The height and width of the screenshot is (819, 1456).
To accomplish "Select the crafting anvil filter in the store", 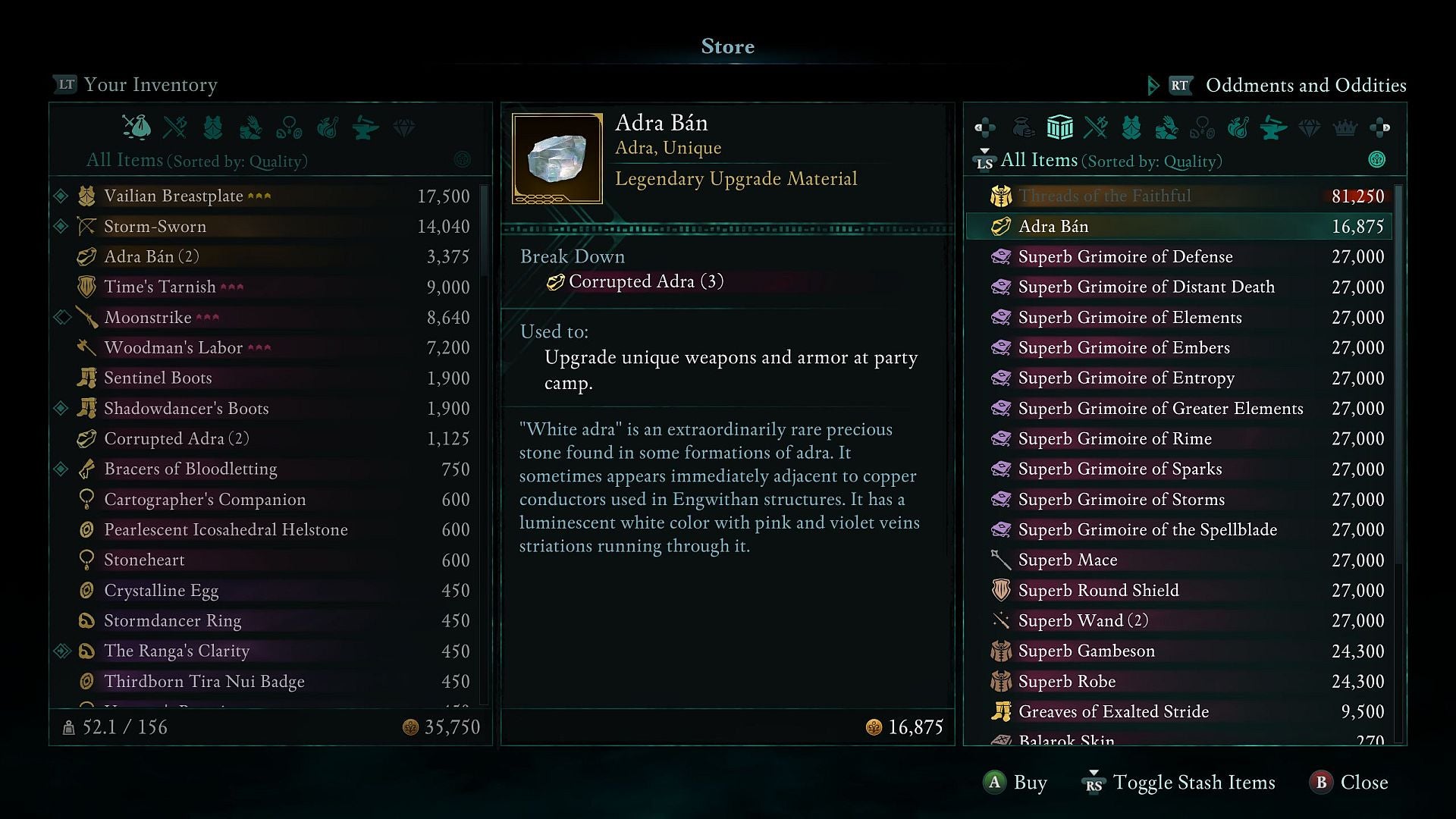I will (x=1275, y=127).
